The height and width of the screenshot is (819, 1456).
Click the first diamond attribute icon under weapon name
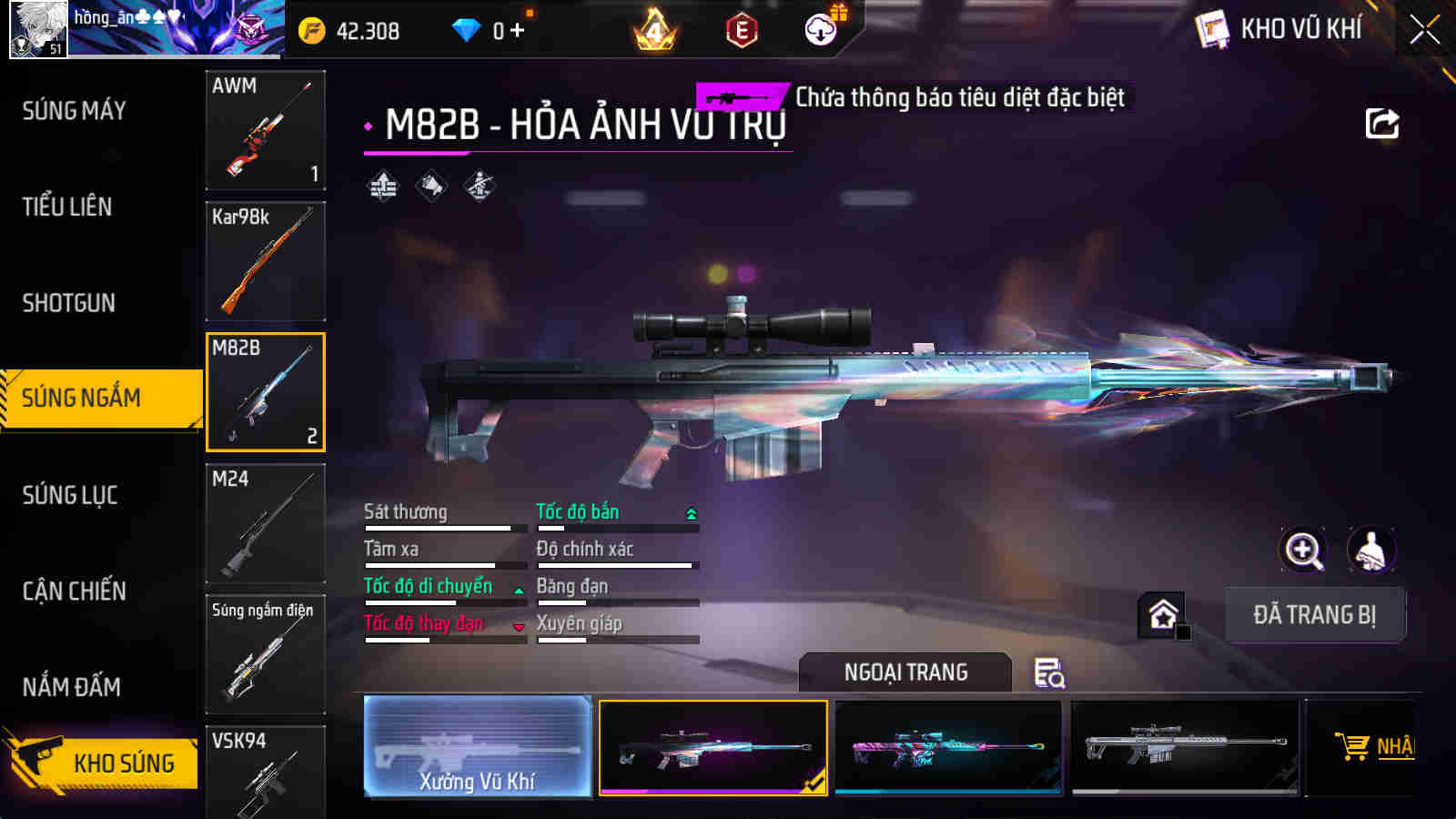pos(383,186)
